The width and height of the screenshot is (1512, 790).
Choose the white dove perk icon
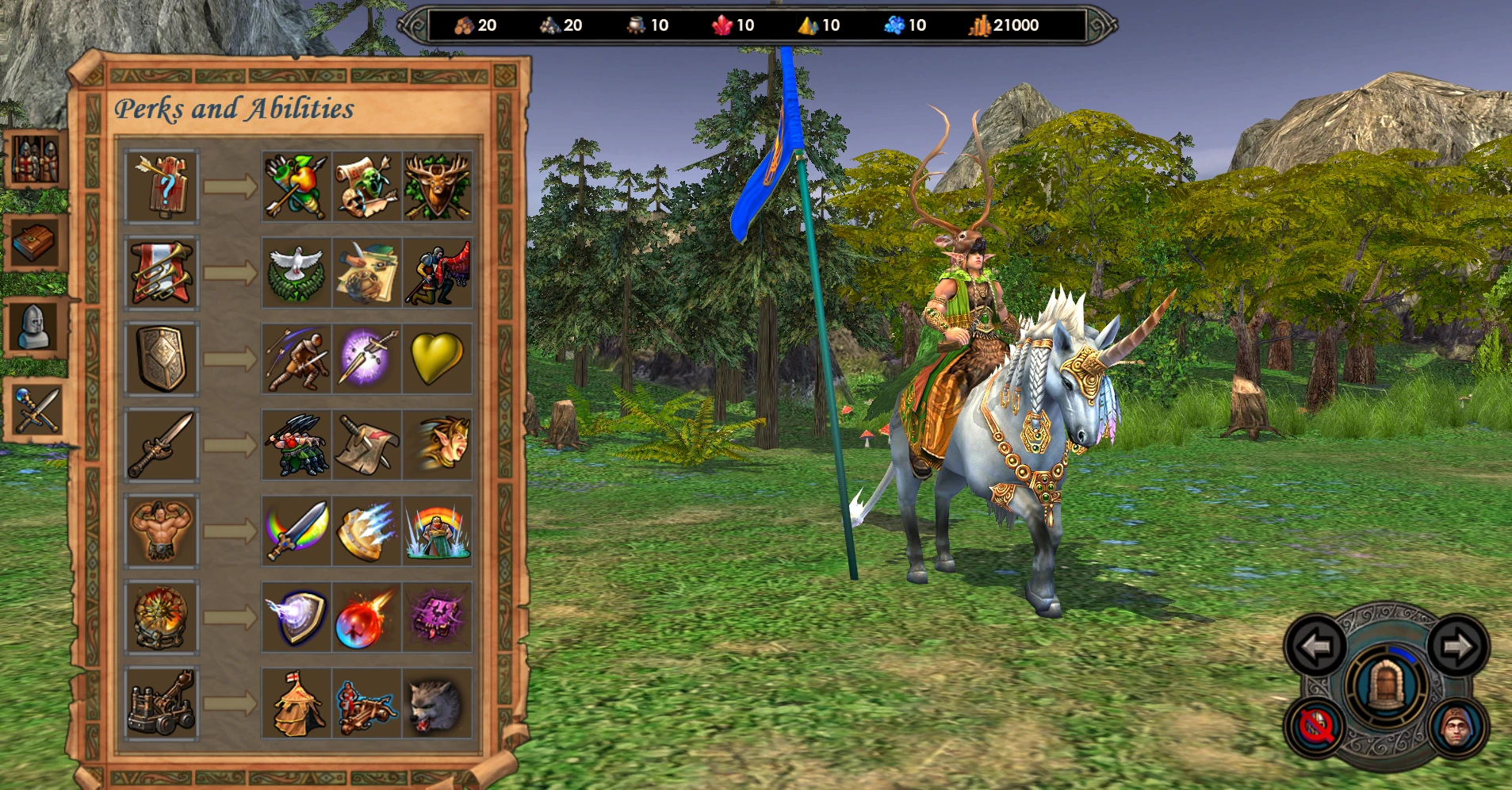coord(296,273)
